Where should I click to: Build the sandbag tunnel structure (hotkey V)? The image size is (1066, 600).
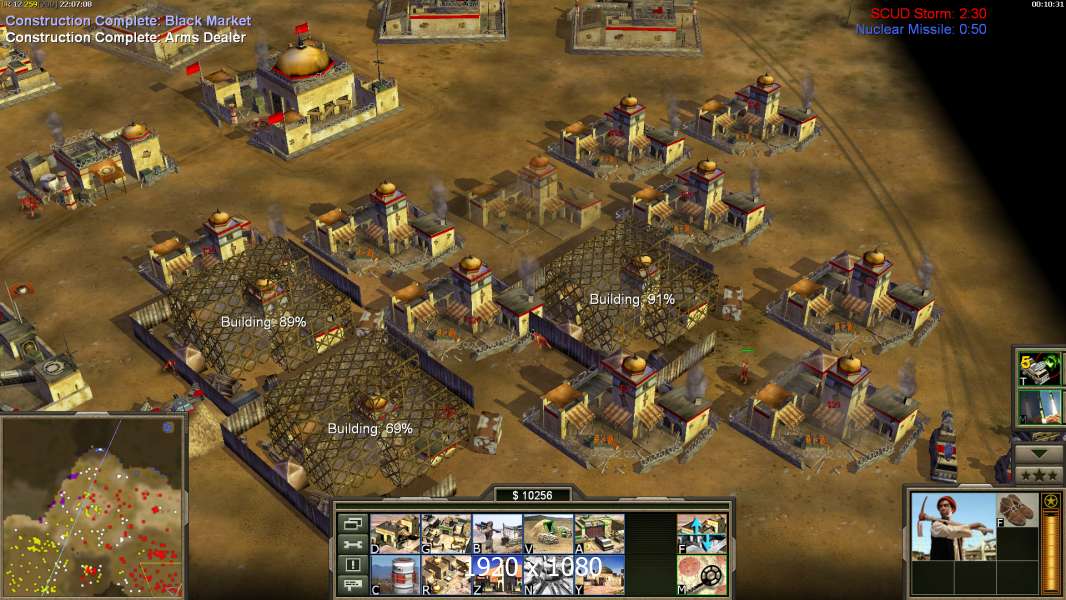(548, 533)
